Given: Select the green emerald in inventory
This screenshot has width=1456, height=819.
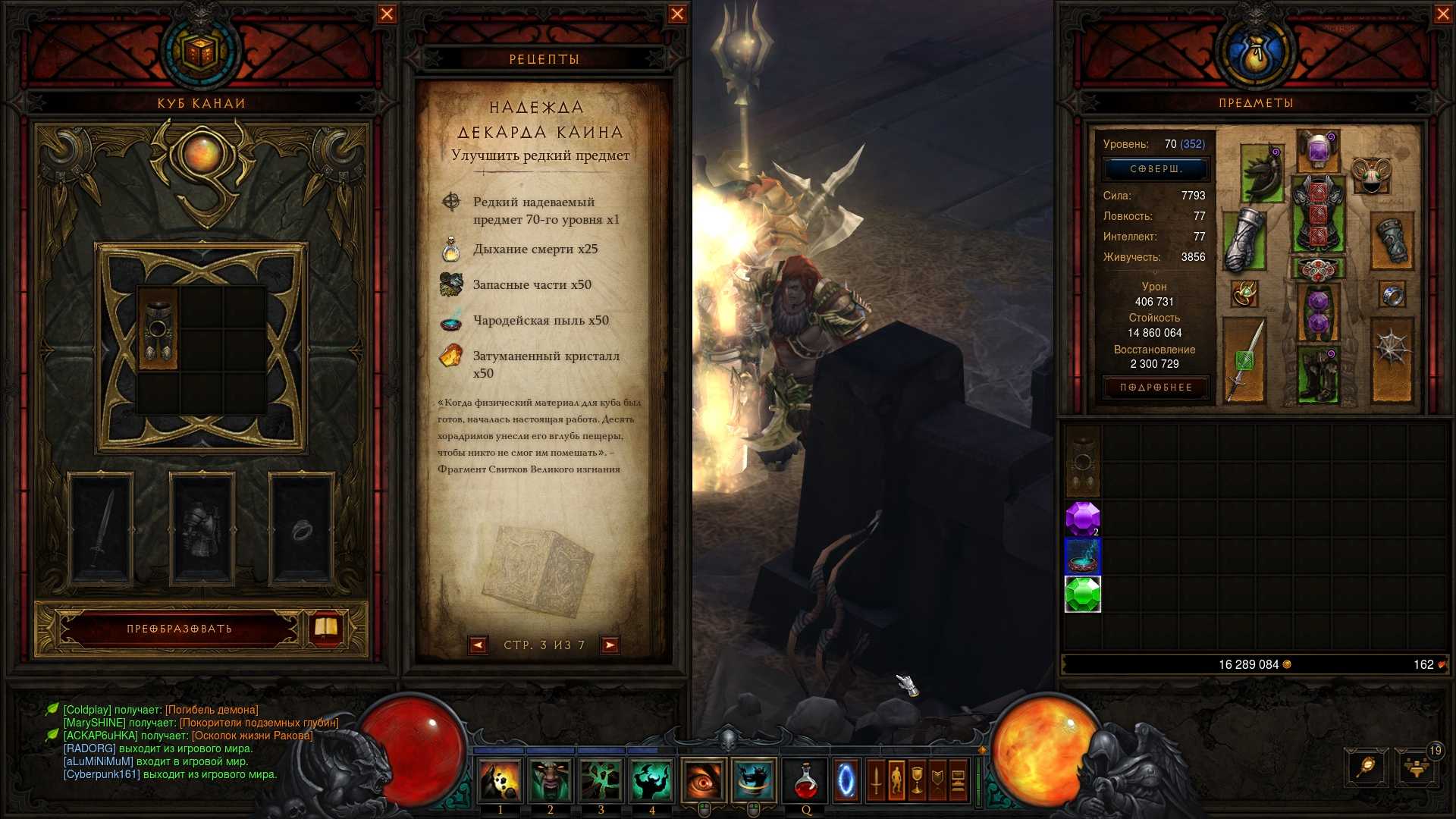Looking at the screenshot, I should 1082,595.
